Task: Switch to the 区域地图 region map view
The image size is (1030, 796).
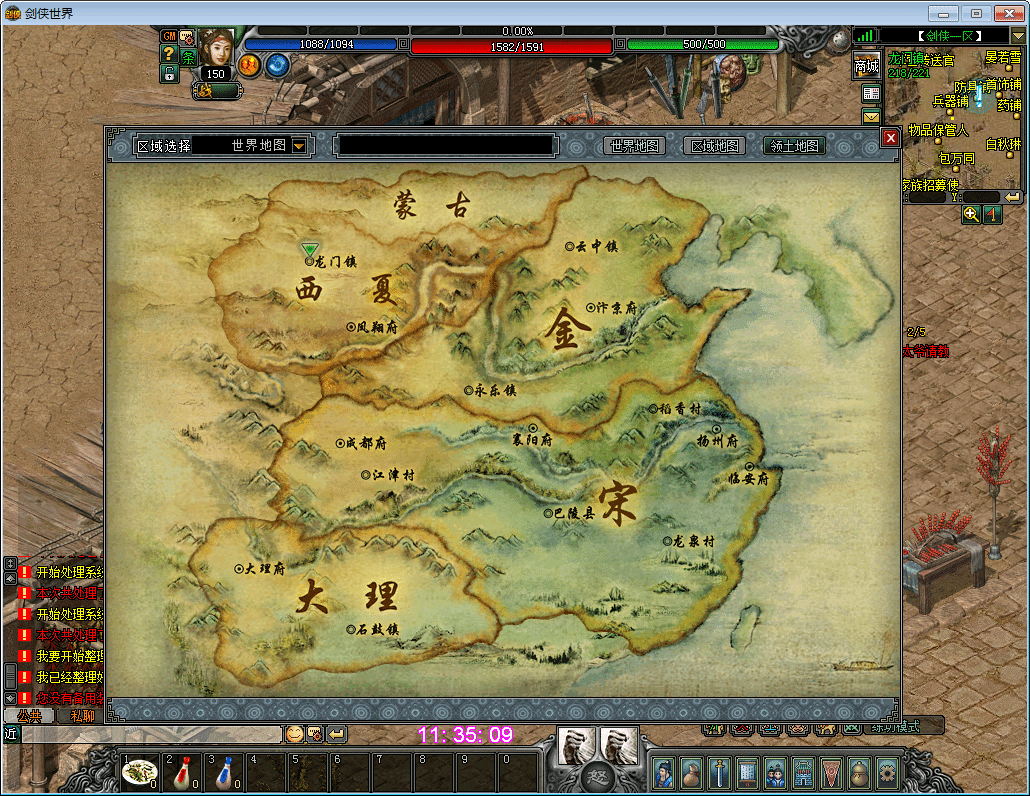Action: tap(716, 146)
